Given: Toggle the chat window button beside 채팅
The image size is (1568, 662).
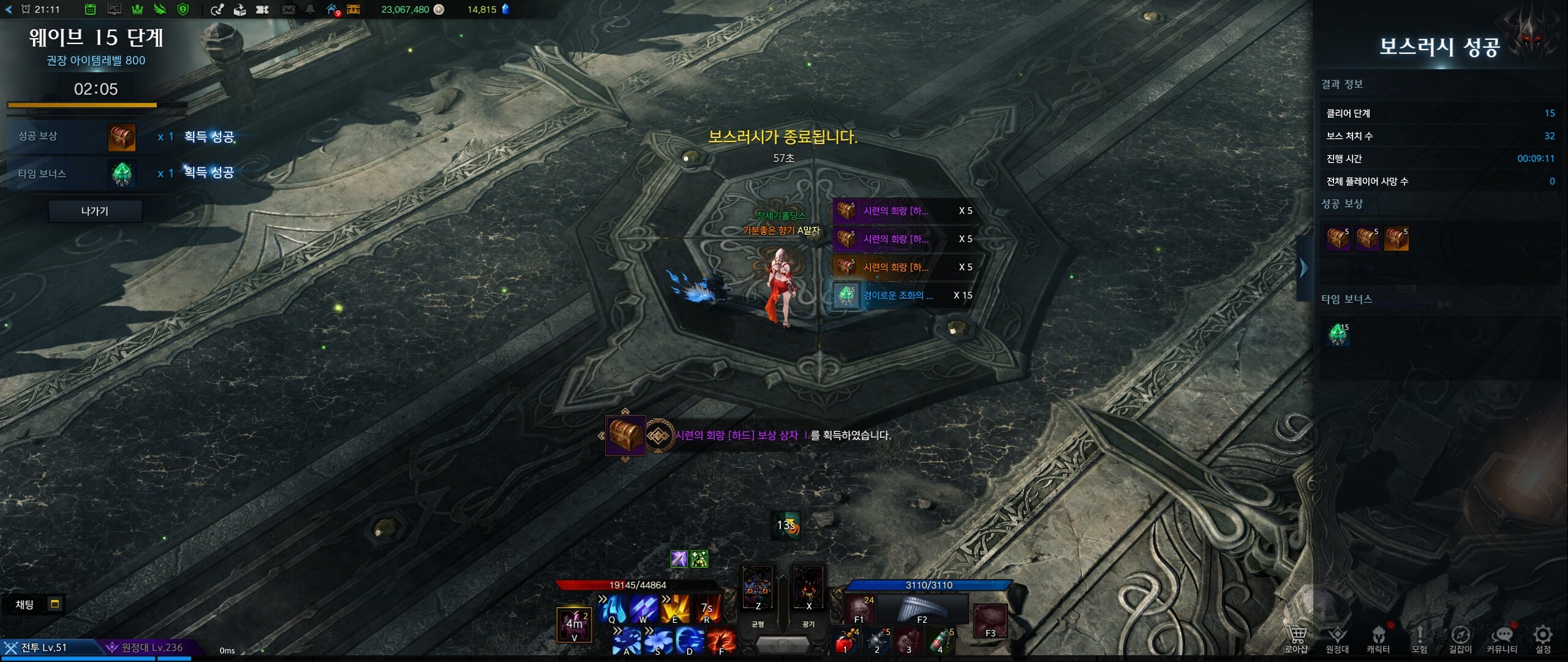Looking at the screenshot, I should pos(55,604).
